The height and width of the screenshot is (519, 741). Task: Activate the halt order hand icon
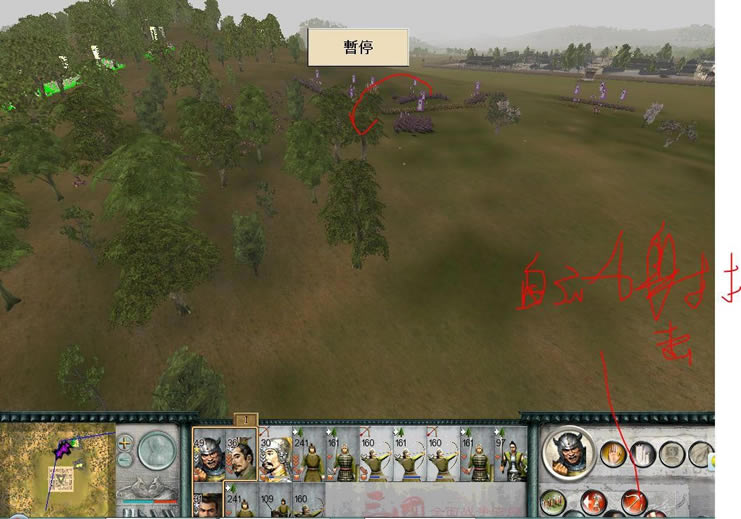(x=613, y=455)
